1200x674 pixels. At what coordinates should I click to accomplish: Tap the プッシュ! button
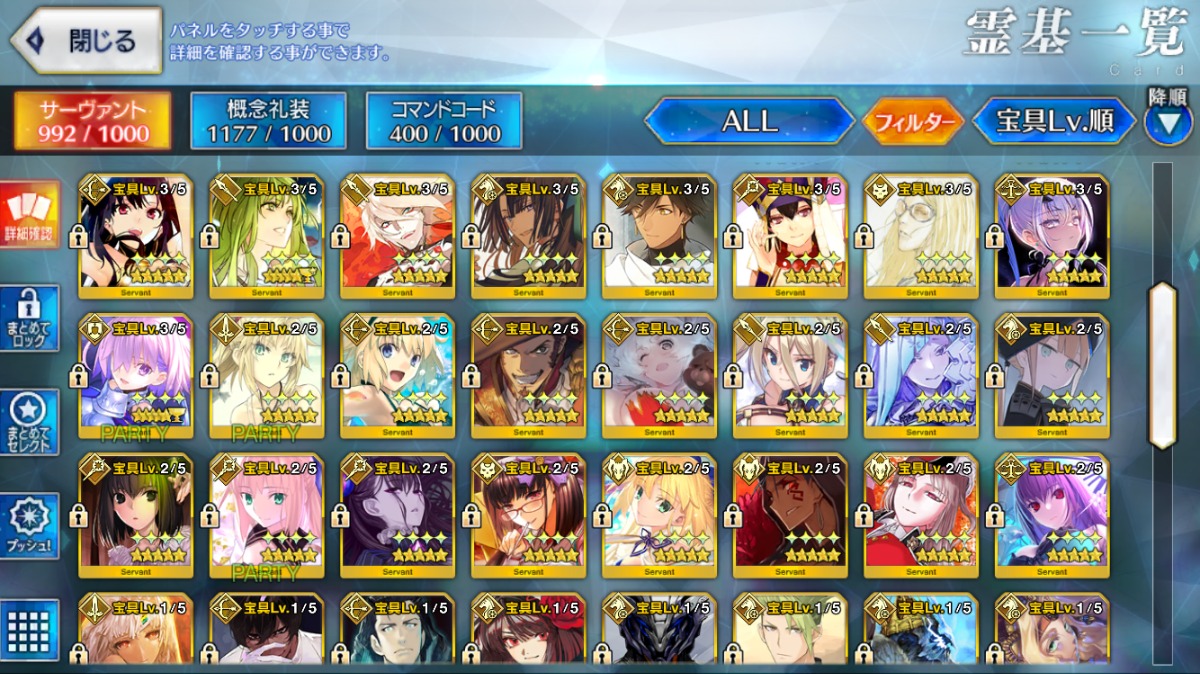(x=30, y=525)
